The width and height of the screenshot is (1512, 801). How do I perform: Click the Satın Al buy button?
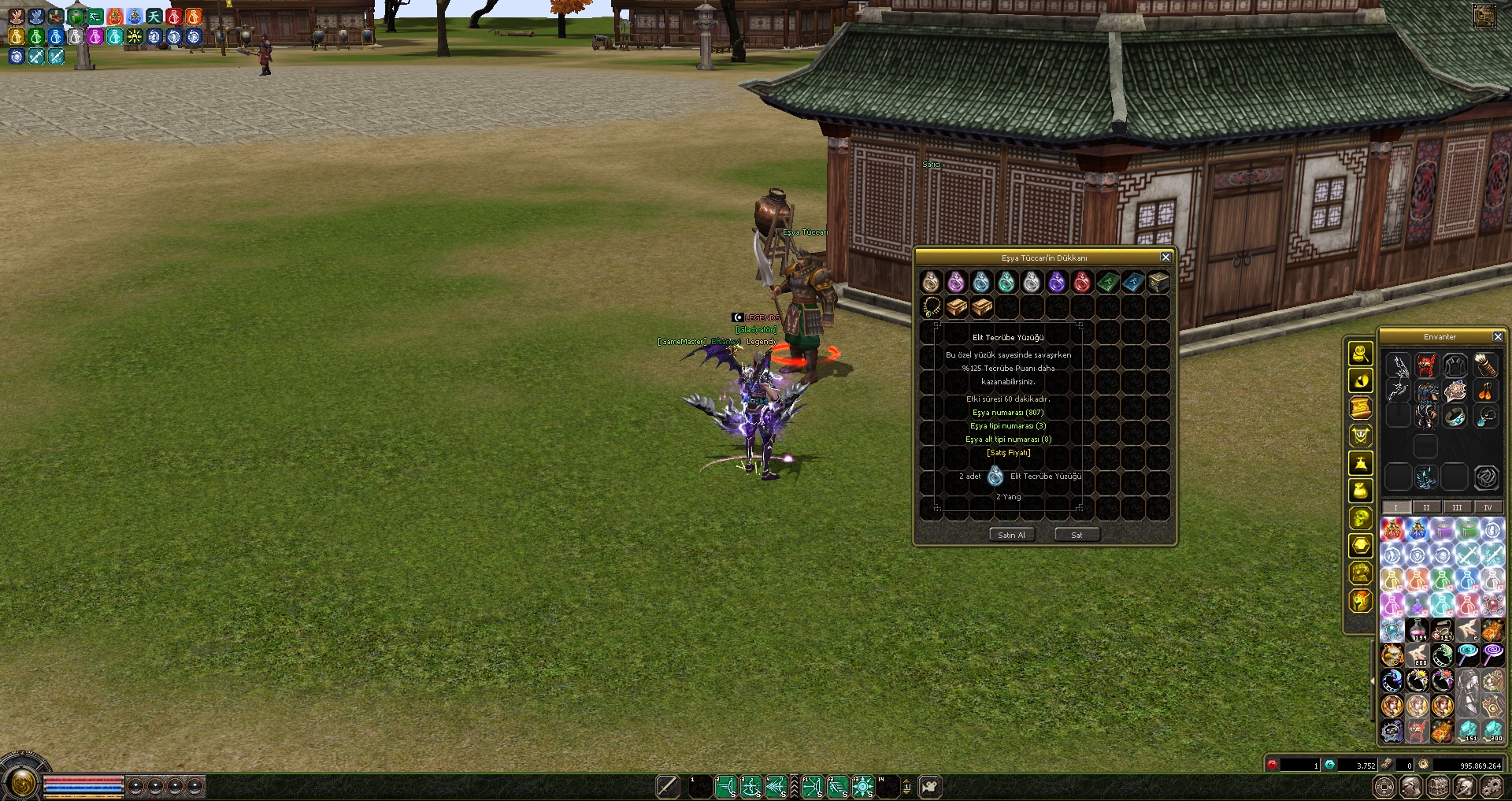click(1011, 535)
